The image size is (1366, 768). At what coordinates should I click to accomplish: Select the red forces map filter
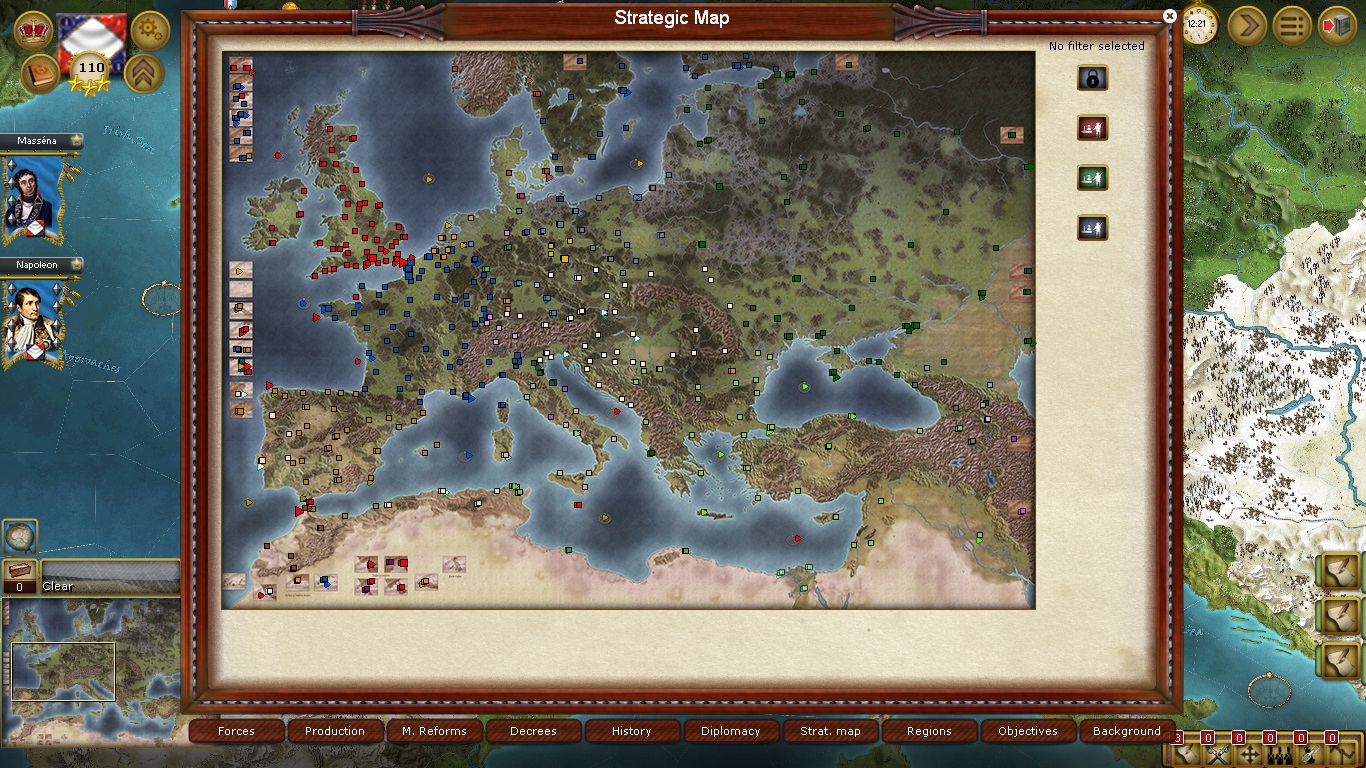1092,128
